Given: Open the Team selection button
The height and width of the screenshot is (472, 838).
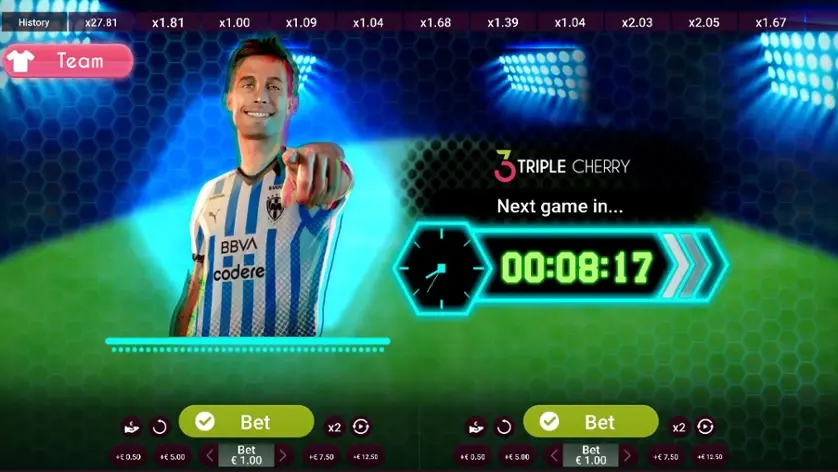Looking at the screenshot, I should pos(68,61).
